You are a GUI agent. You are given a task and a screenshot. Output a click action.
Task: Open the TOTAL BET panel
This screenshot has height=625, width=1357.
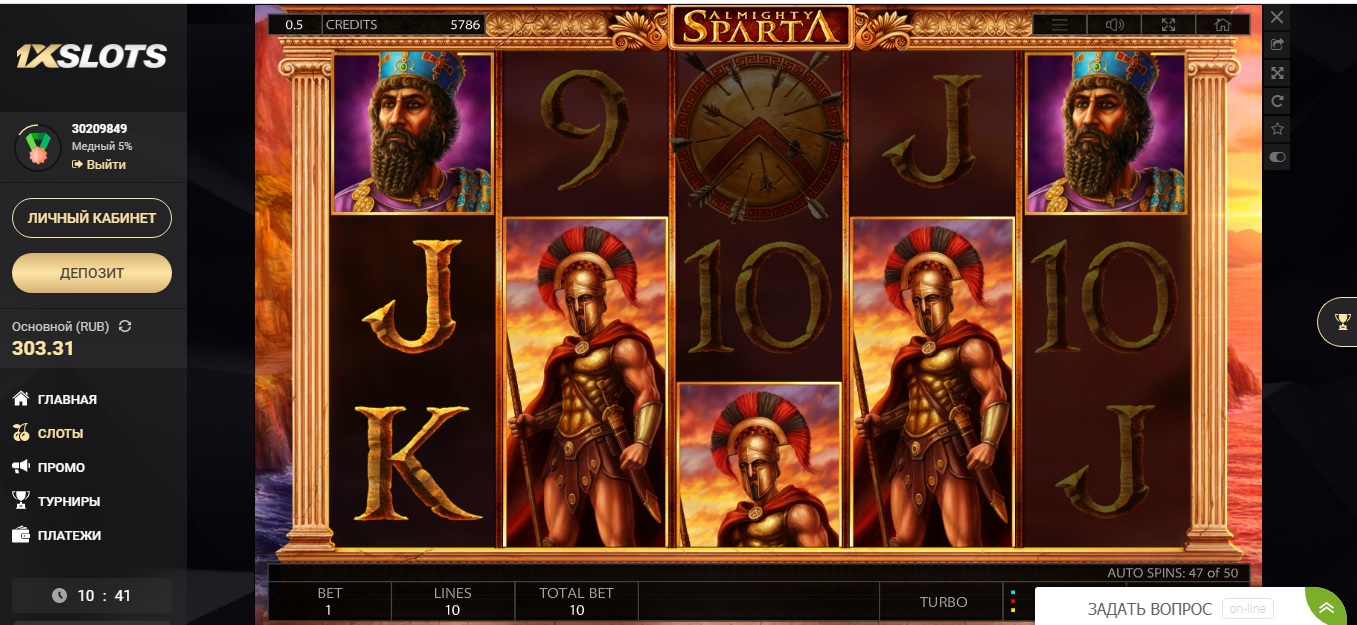(576, 601)
